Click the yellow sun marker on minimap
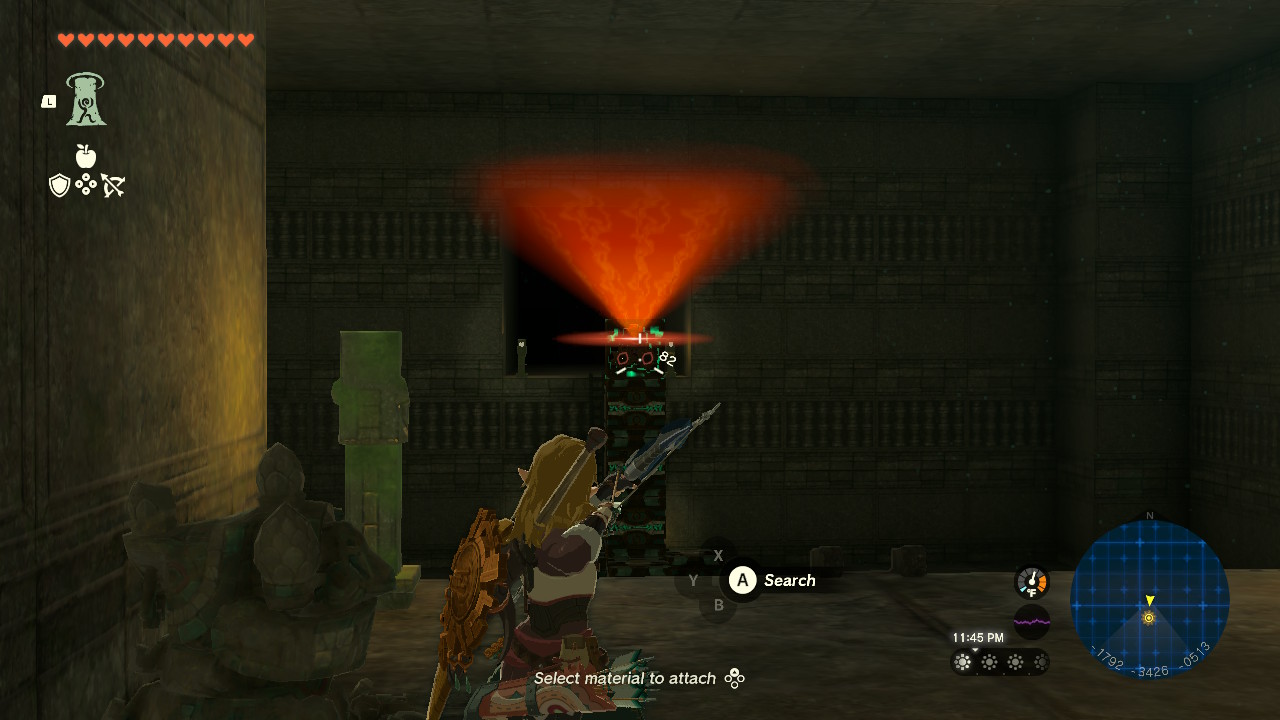Screen dimensions: 1280x720 pos(1149,618)
